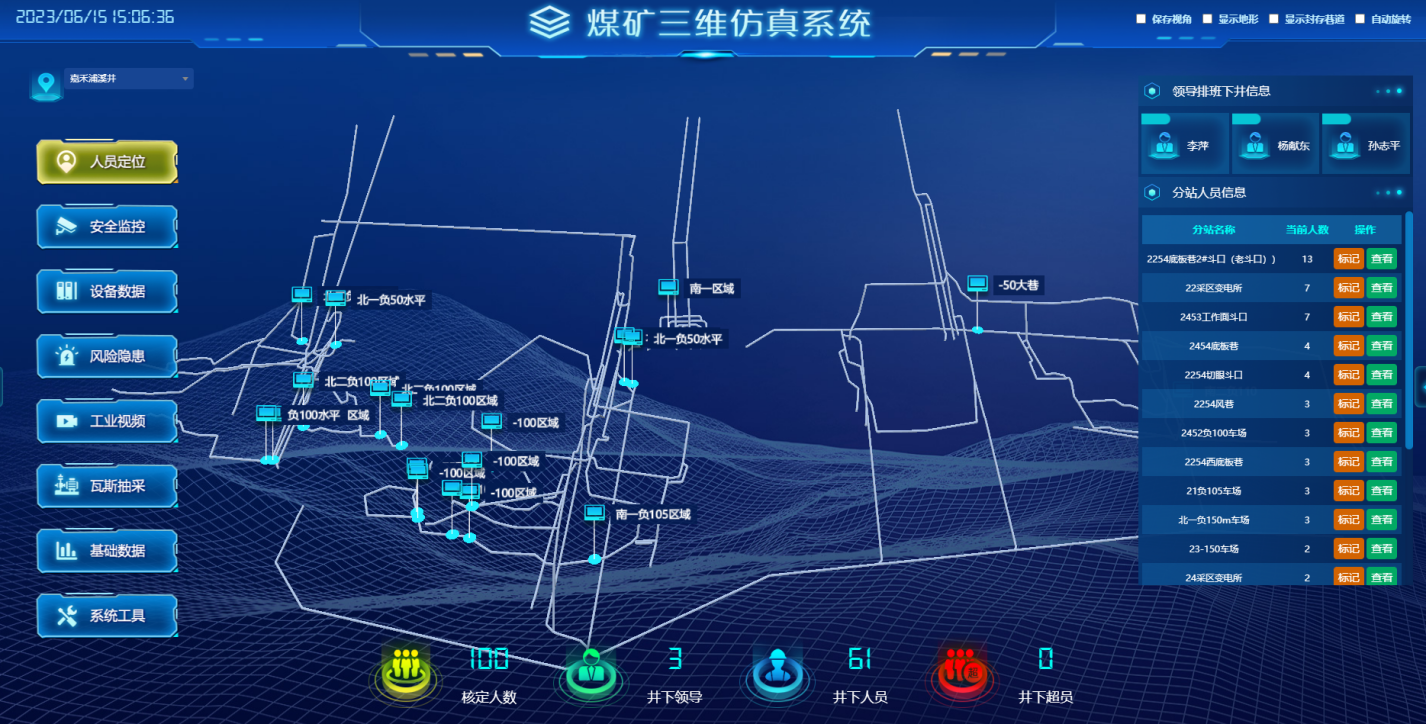Viewport: 1426px width, 724px height.
Task: Select the 风险隐患 module icon
Action: point(107,356)
